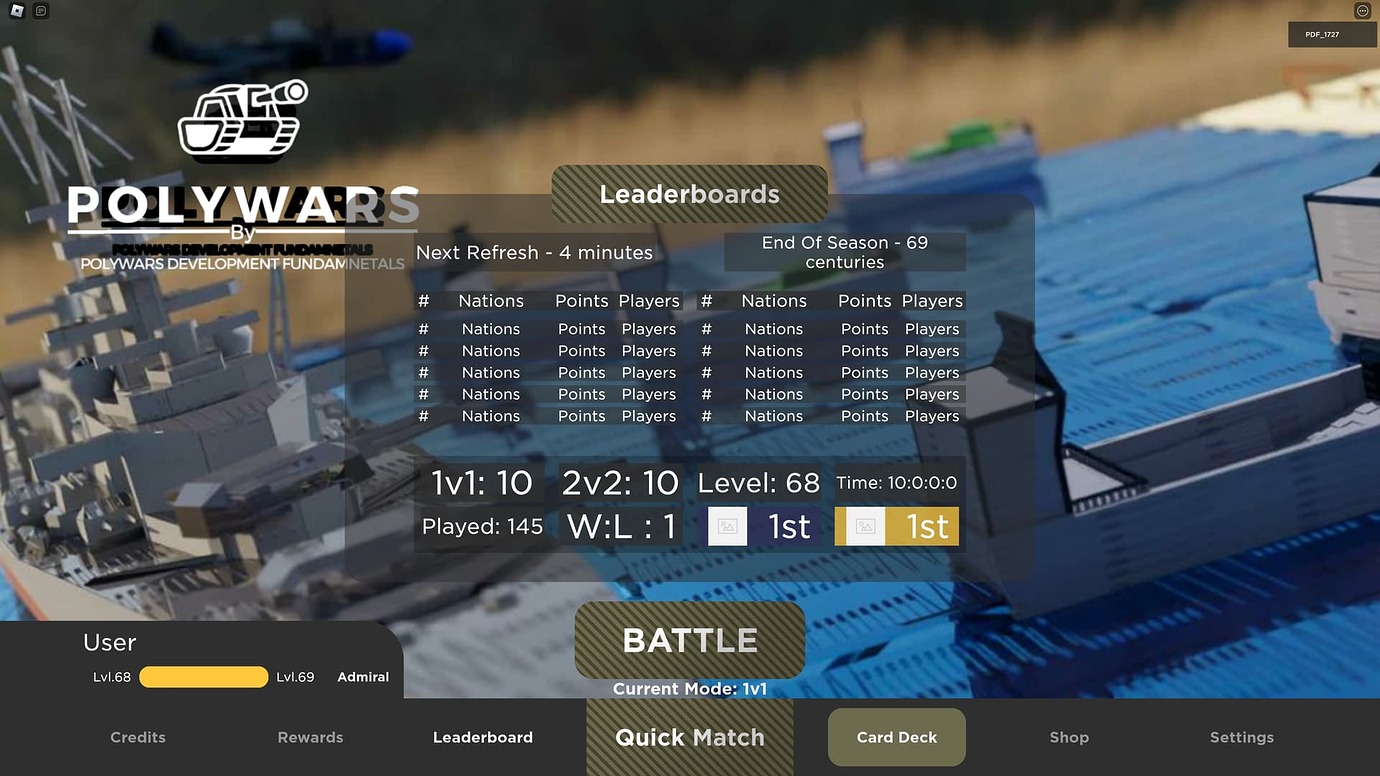Start a match with the BATTLE button
Screen dimensions: 1380x776
[690, 640]
